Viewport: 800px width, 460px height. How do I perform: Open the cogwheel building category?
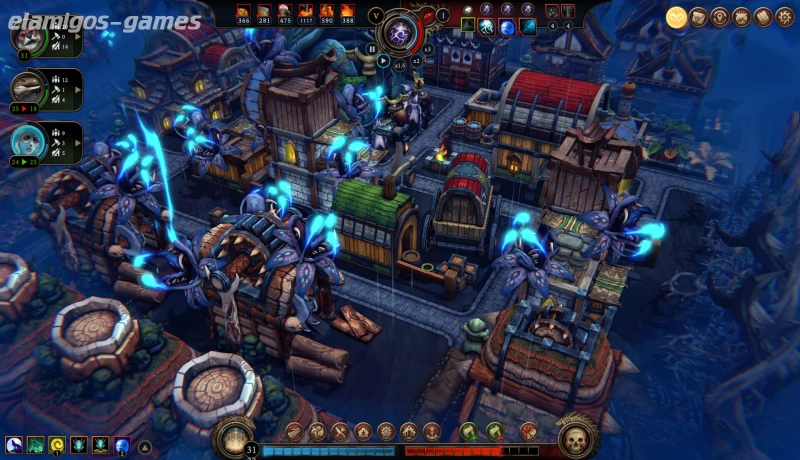click(x=386, y=432)
